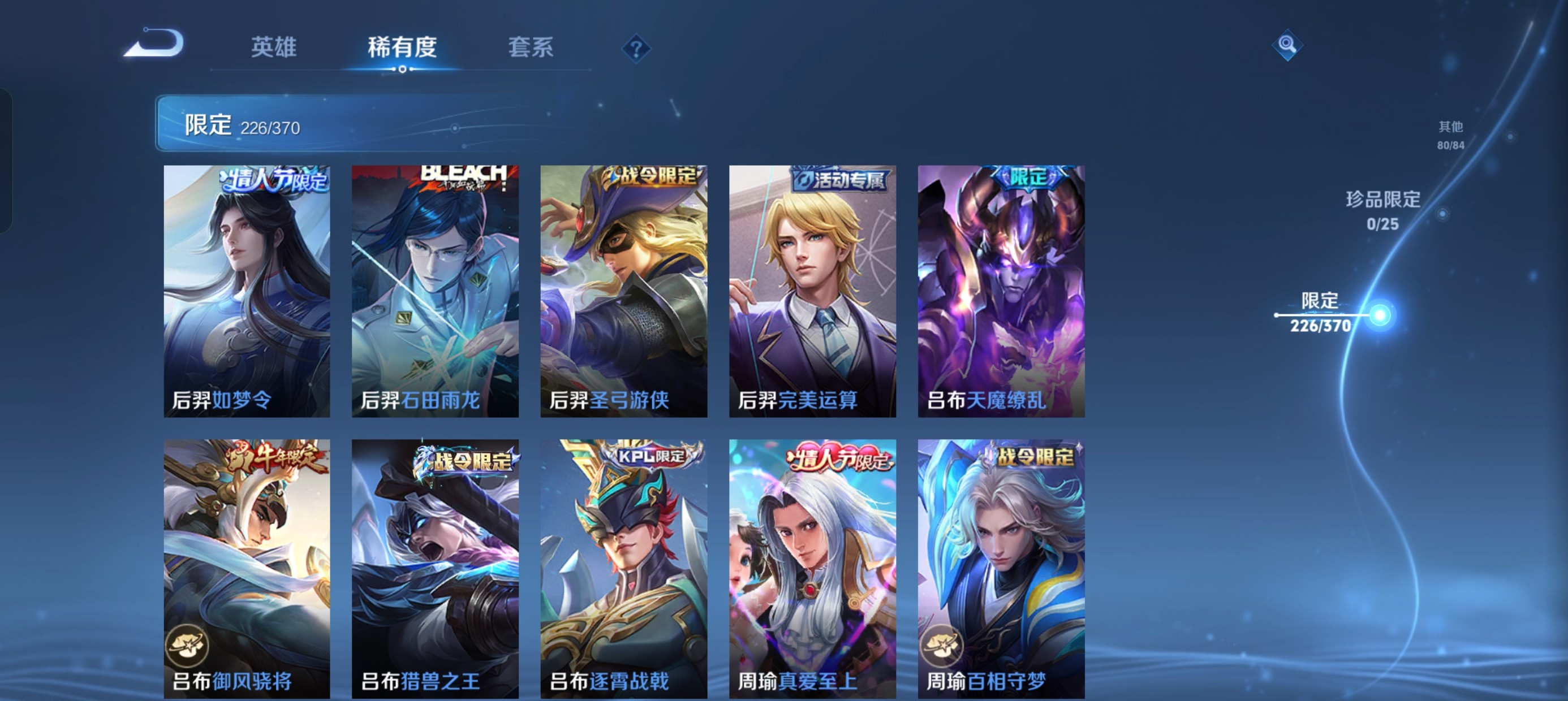The image size is (1568, 701).
Task: Switch to the 英雄 tab
Action: tap(274, 47)
